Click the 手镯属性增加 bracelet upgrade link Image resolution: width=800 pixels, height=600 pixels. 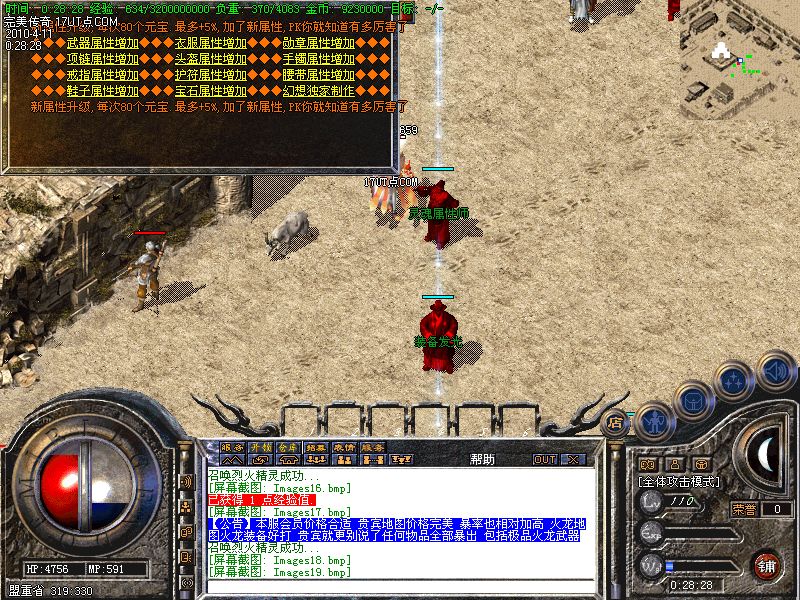coord(318,59)
